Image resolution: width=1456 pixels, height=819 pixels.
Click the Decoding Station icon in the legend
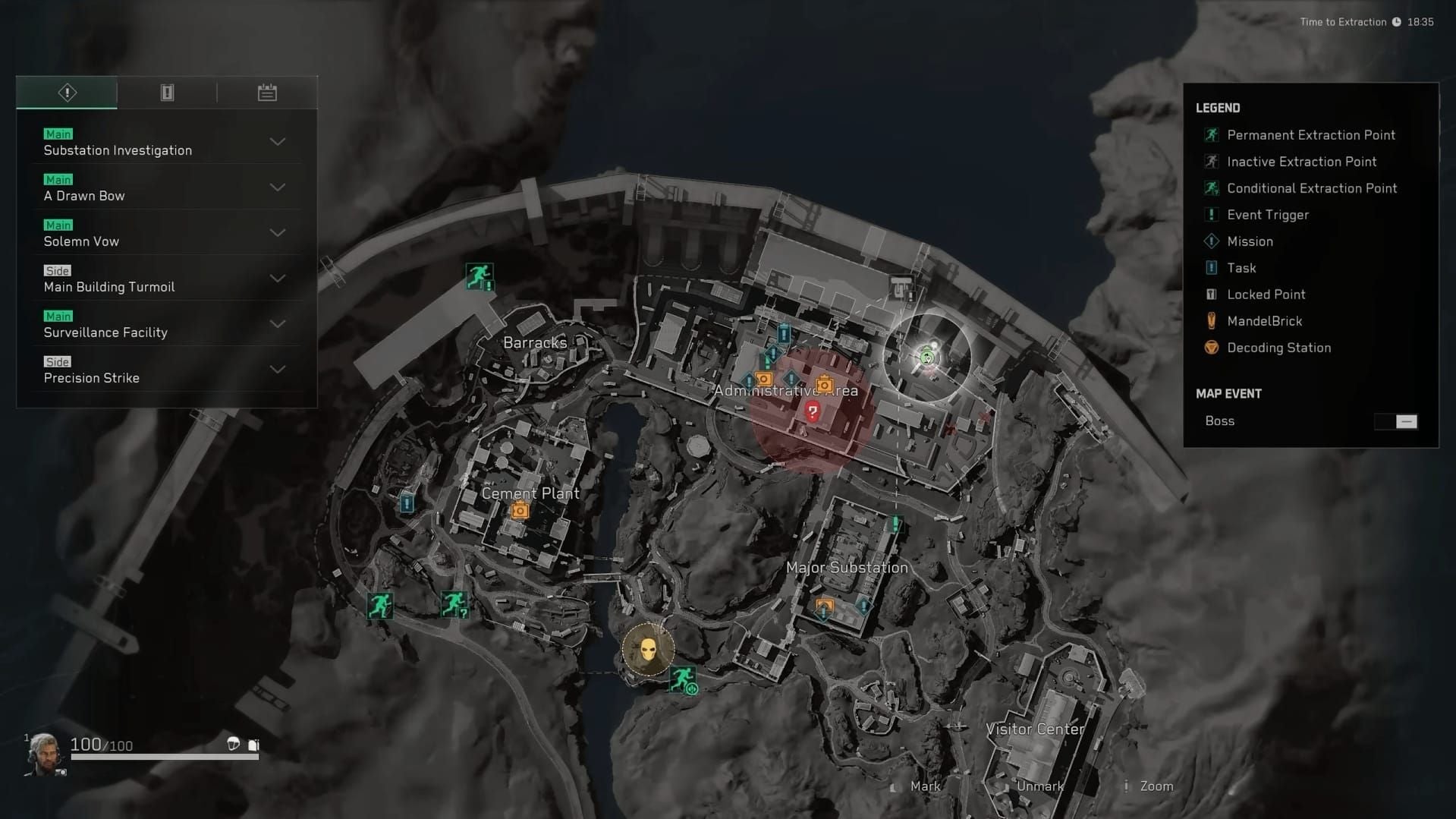point(1212,348)
